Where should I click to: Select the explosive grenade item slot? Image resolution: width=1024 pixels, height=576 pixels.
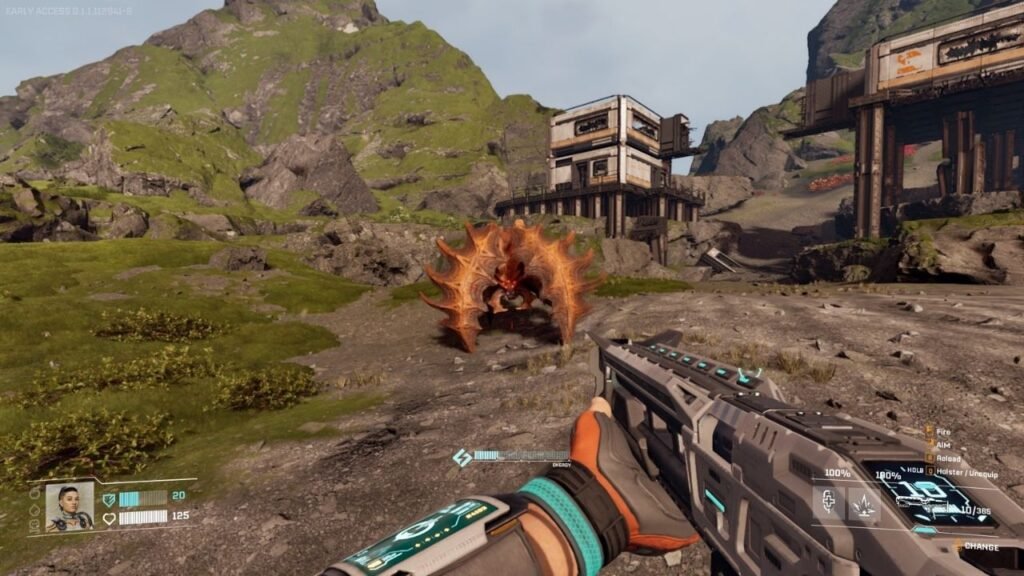[863, 503]
